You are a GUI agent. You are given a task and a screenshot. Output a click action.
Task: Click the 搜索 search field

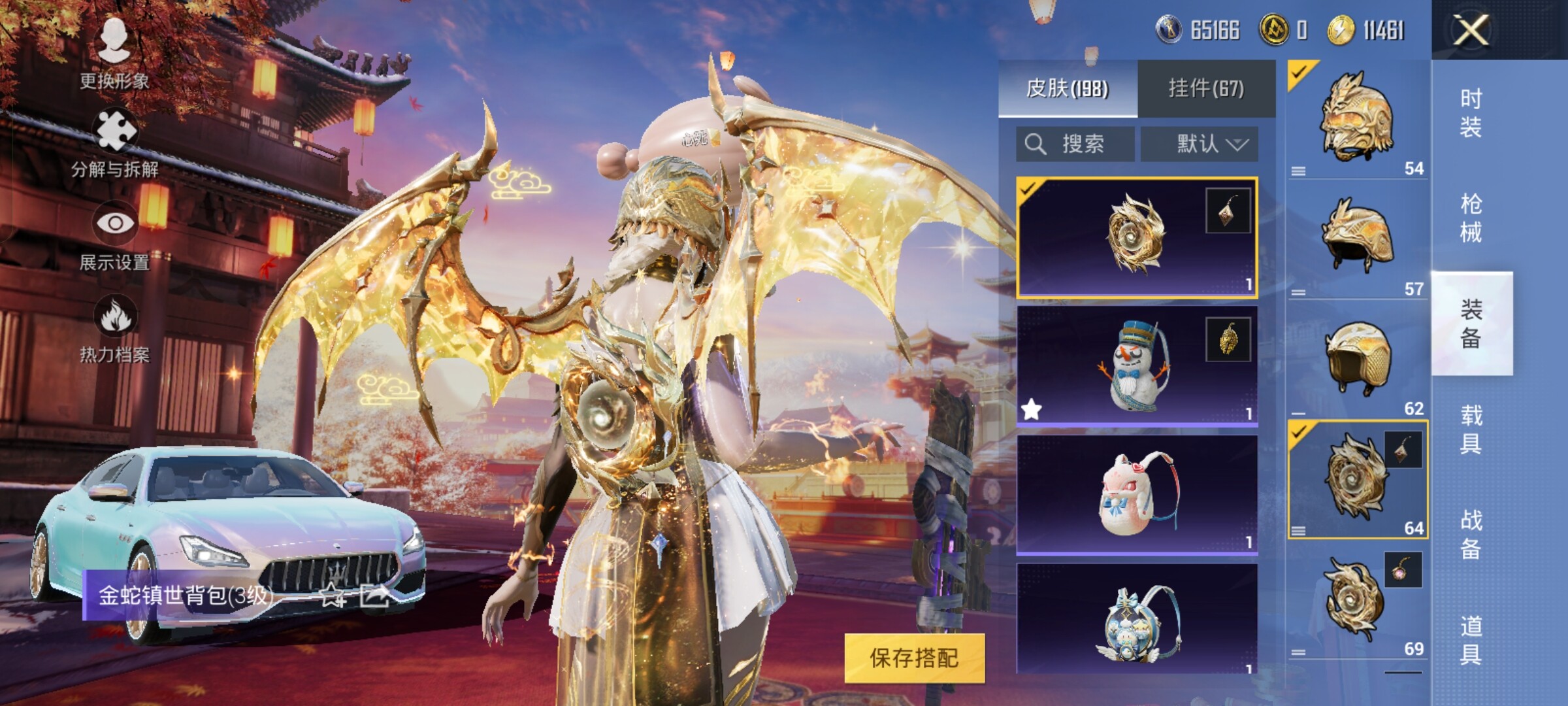coord(1075,144)
